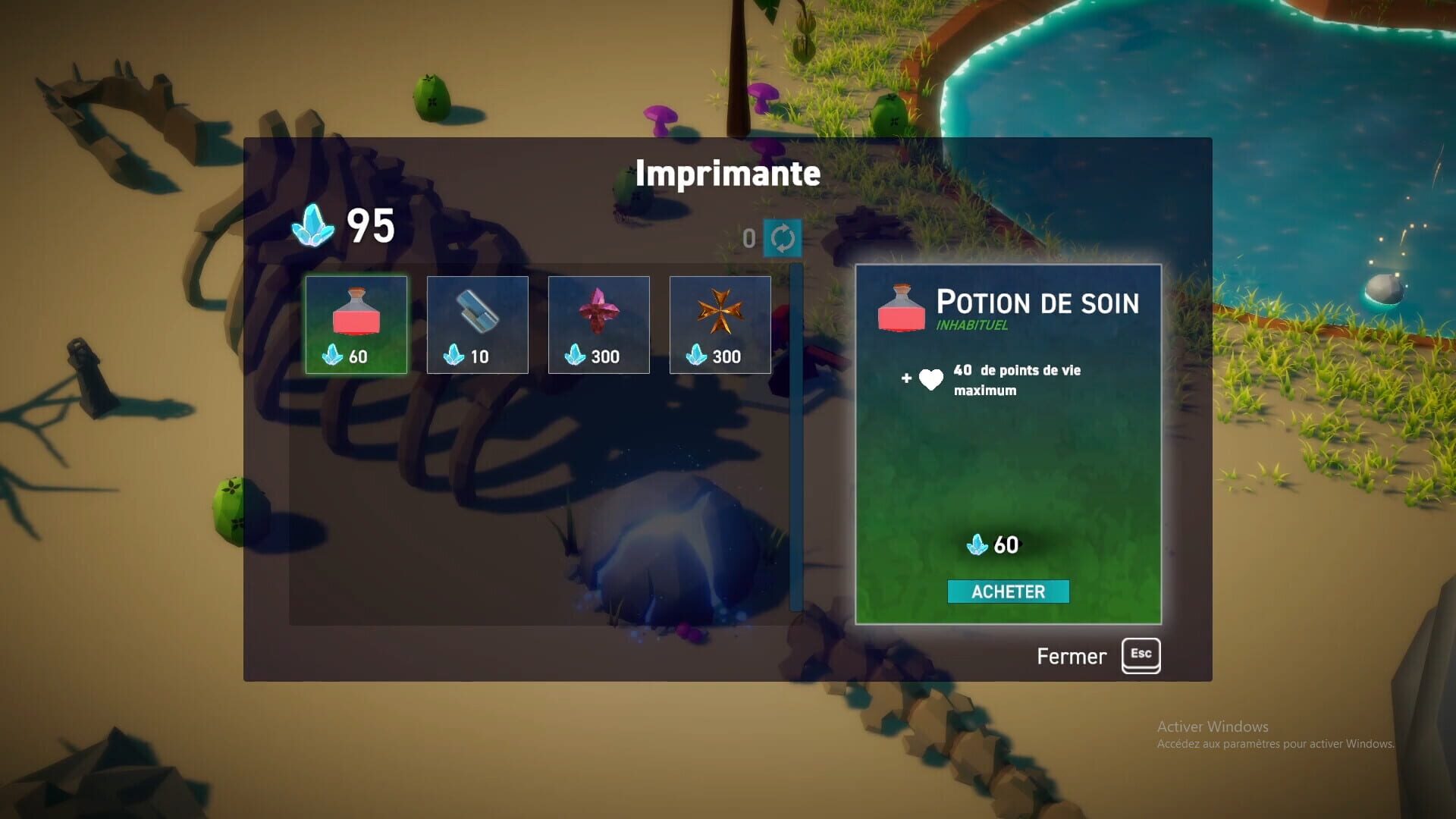Select the pink crystal item costing 300
Screen dimensions: 1456x819
click(x=598, y=325)
